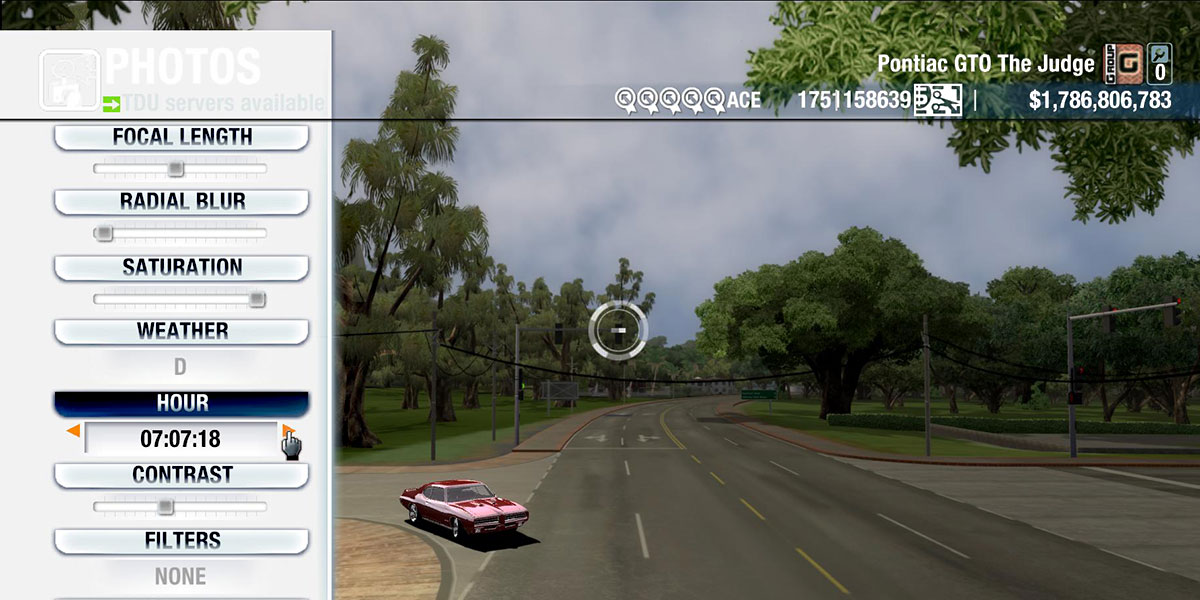The height and width of the screenshot is (600, 1200).
Task: Increase hour with the right orange arrow
Action: tap(288, 431)
